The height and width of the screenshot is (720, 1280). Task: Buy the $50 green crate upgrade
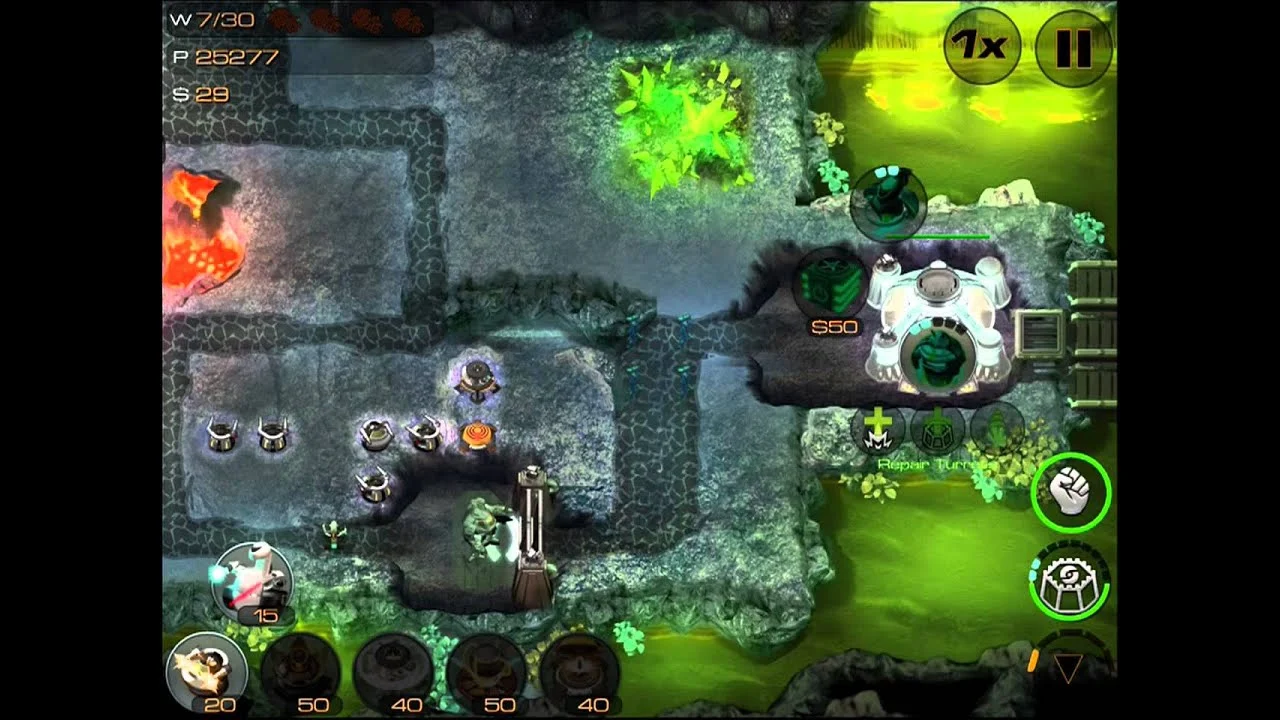(831, 285)
